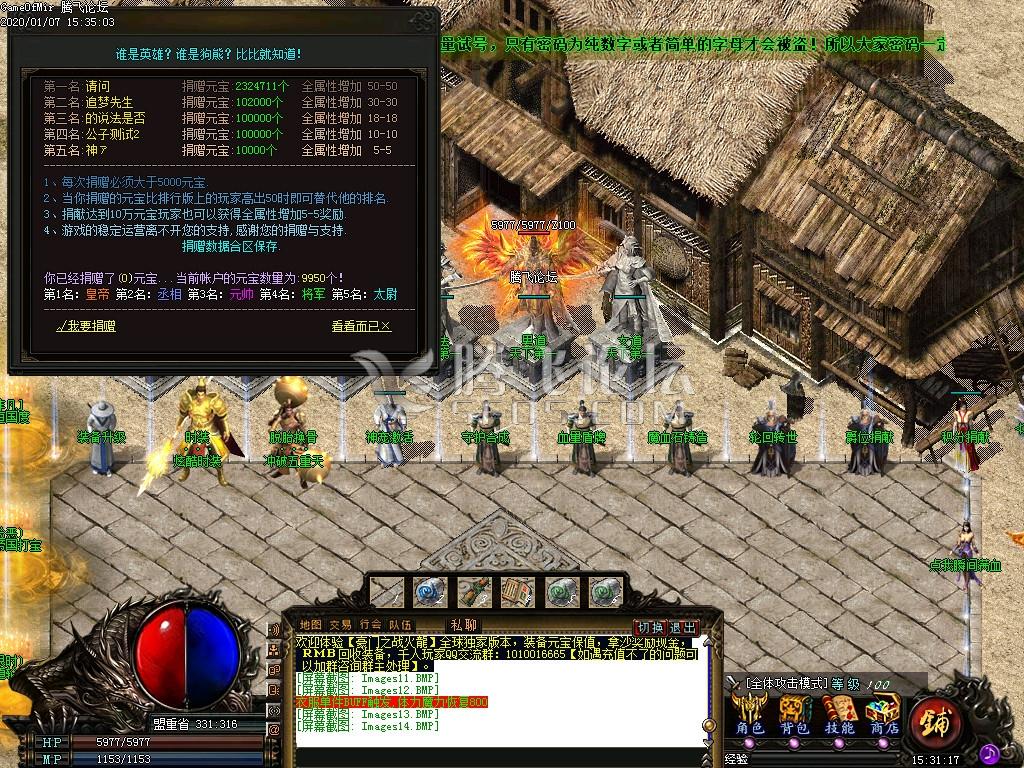Image resolution: width=1024 pixels, height=768 pixels.
Task: Open the 地图 map tab
Action: [310, 625]
